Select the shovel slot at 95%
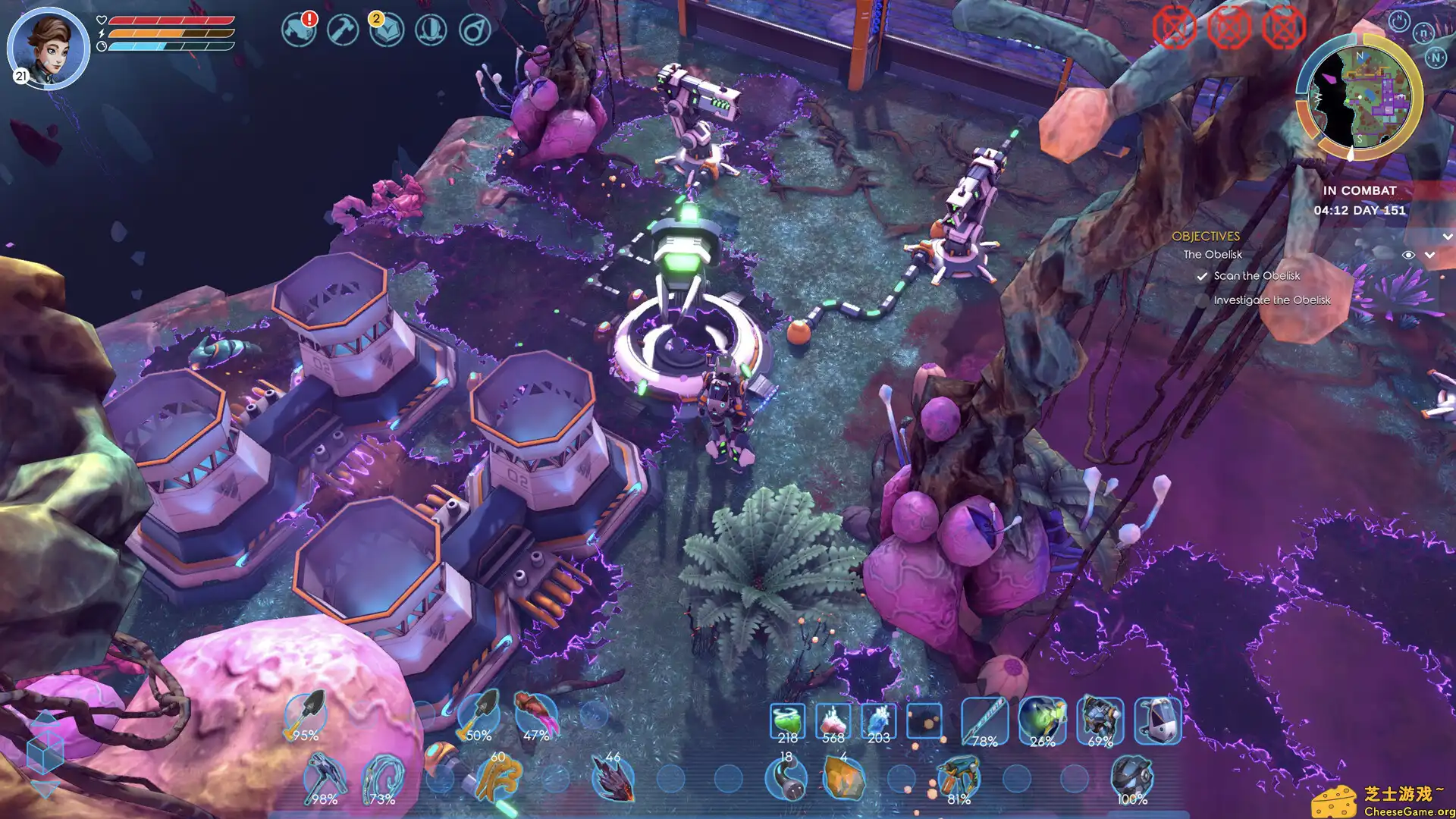 [x=306, y=716]
